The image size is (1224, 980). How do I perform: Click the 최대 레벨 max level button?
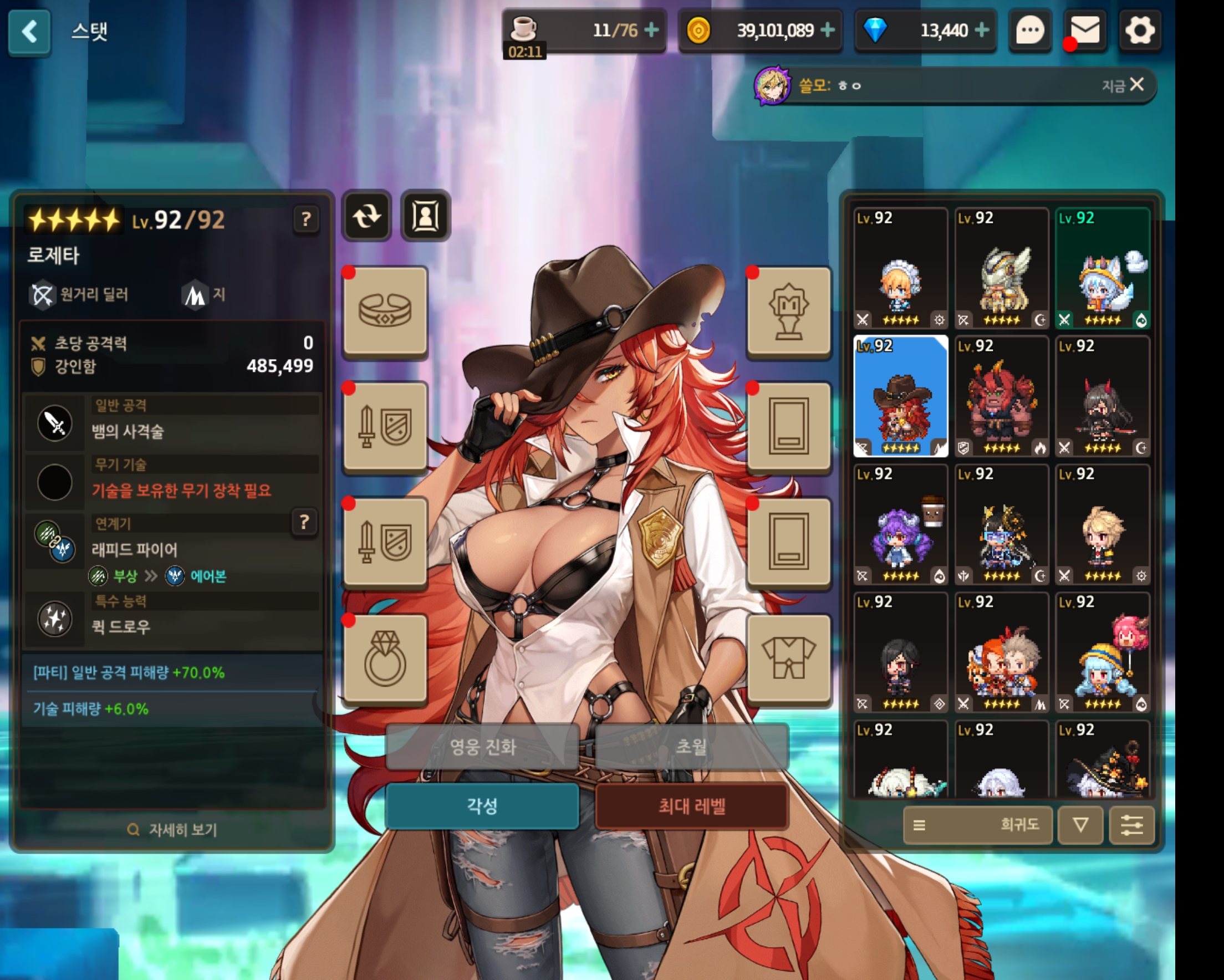(691, 806)
